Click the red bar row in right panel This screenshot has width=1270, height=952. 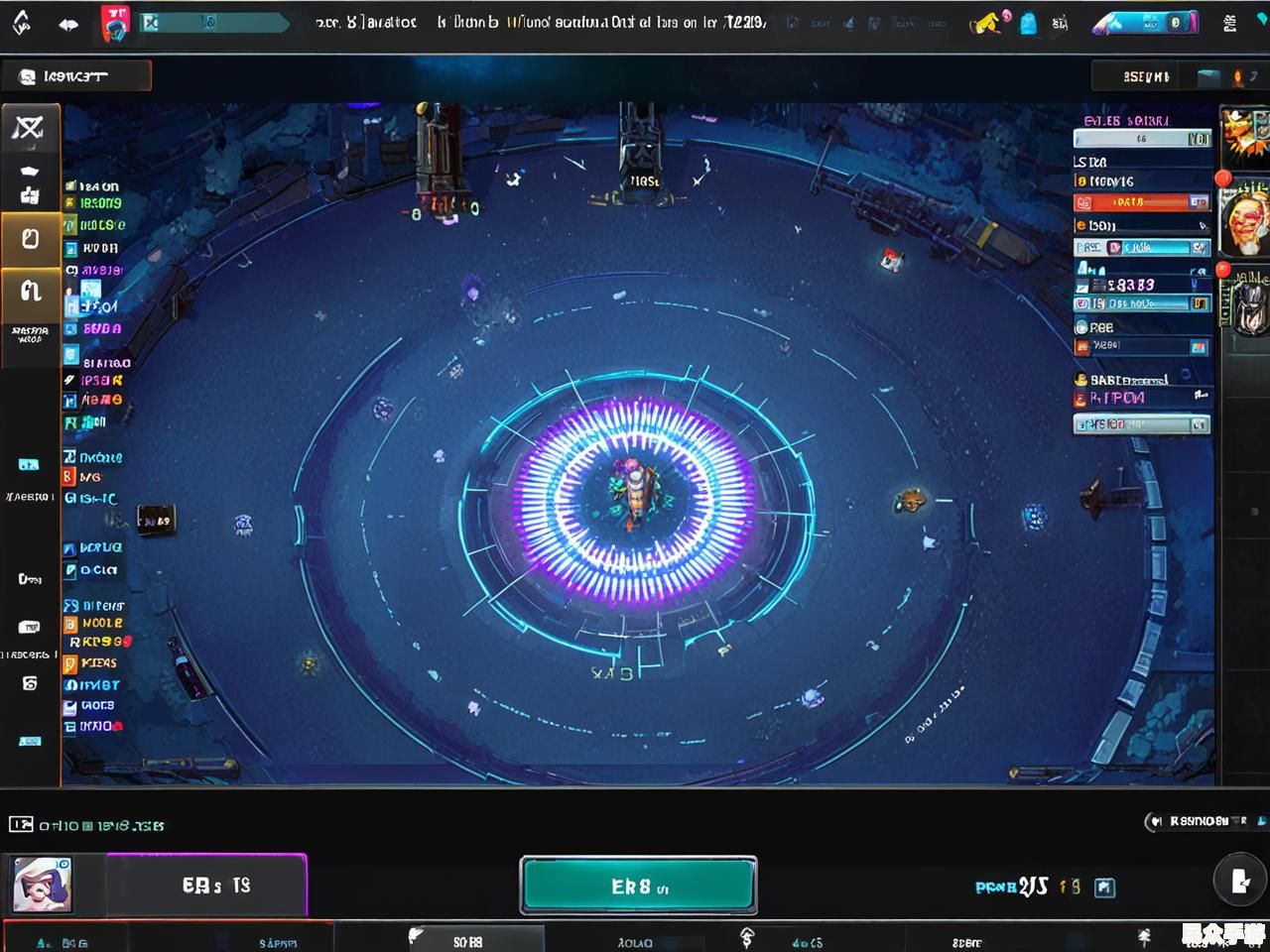(x=1141, y=202)
